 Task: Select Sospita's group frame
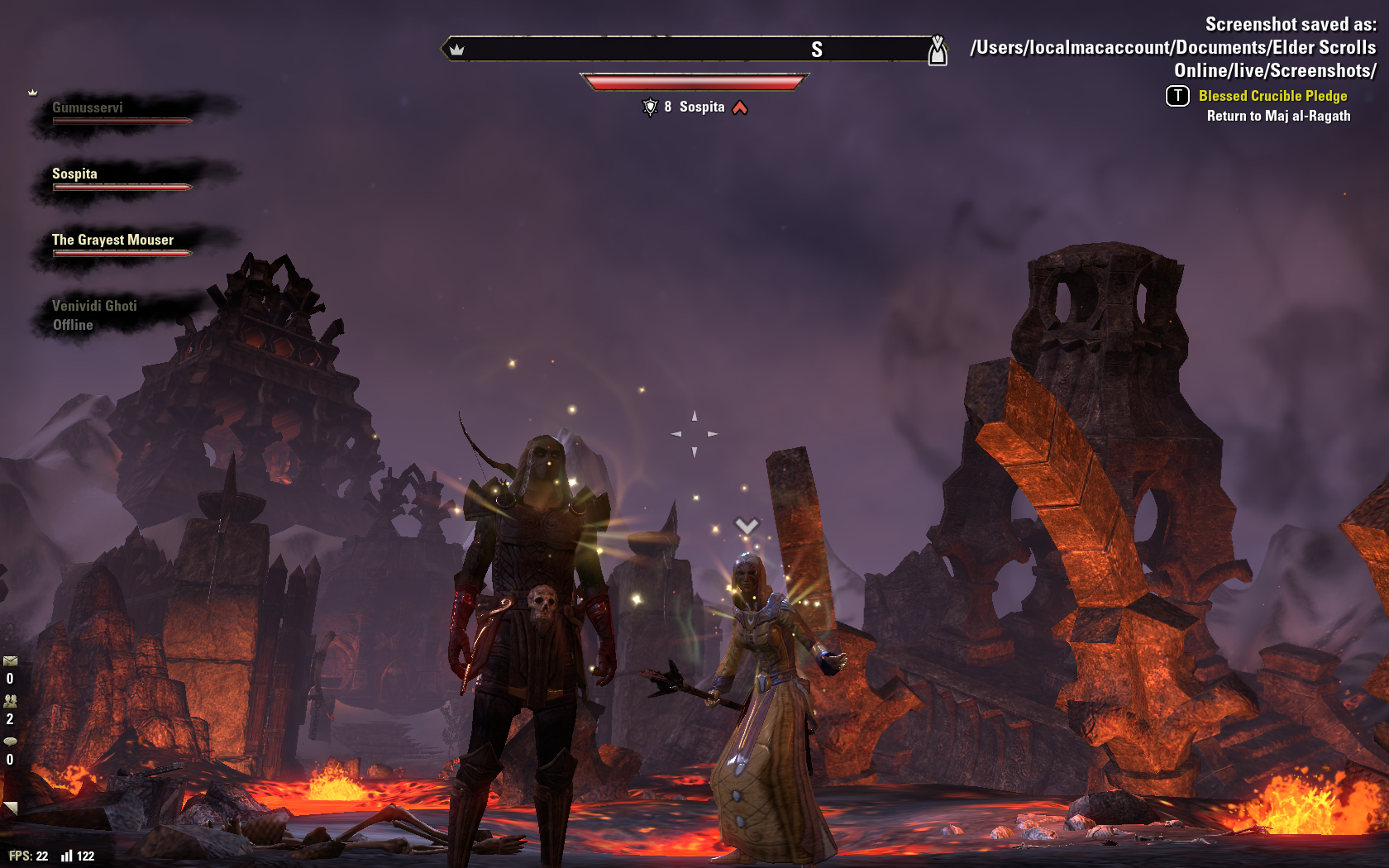(x=74, y=174)
